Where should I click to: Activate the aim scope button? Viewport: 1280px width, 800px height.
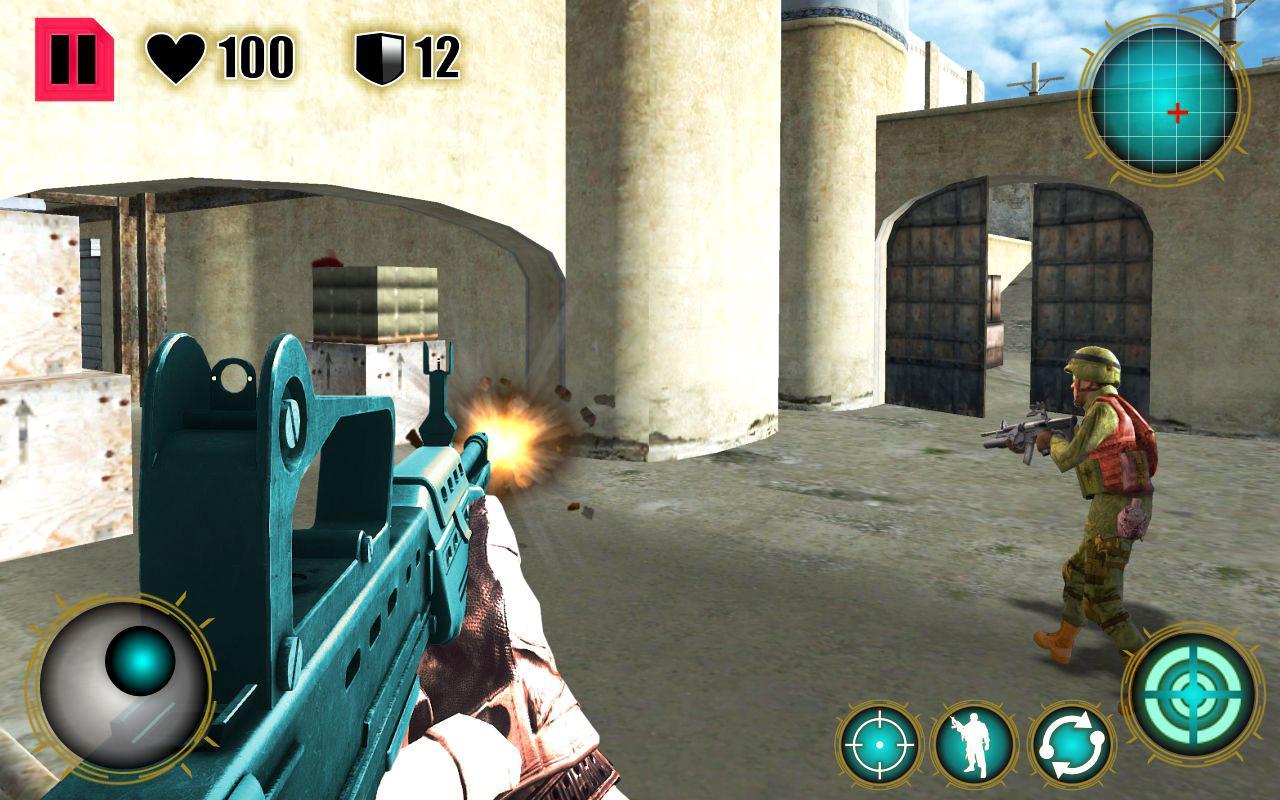pos(879,744)
